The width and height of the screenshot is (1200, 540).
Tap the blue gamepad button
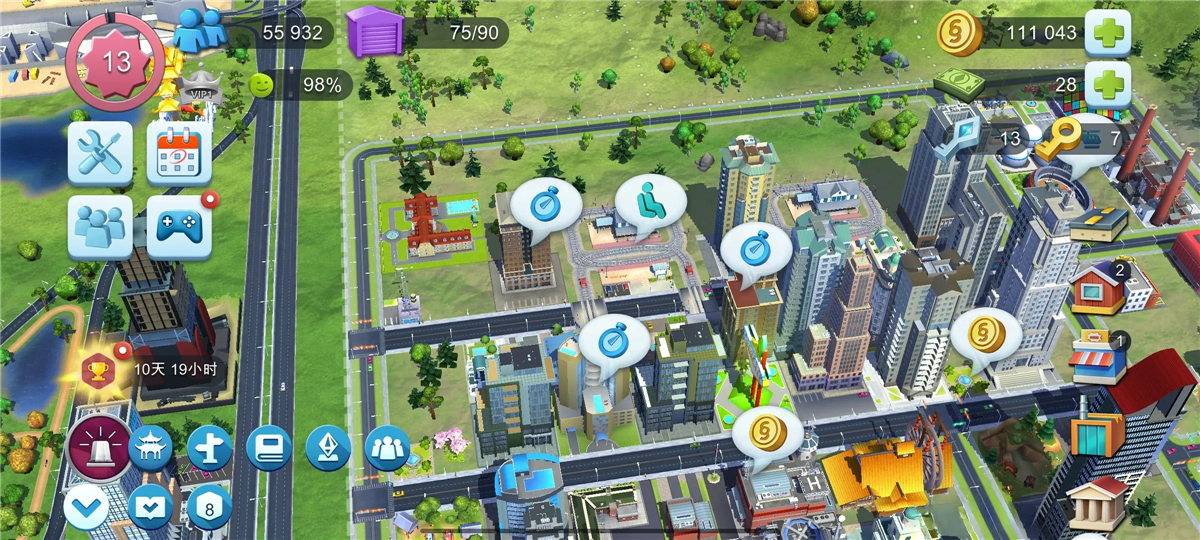click(x=180, y=227)
